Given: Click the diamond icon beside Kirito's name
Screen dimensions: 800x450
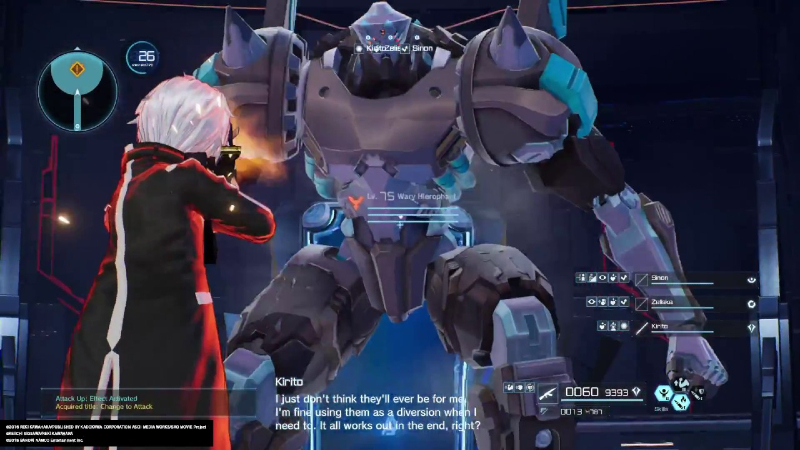Looking at the screenshot, I should point(751,327).
